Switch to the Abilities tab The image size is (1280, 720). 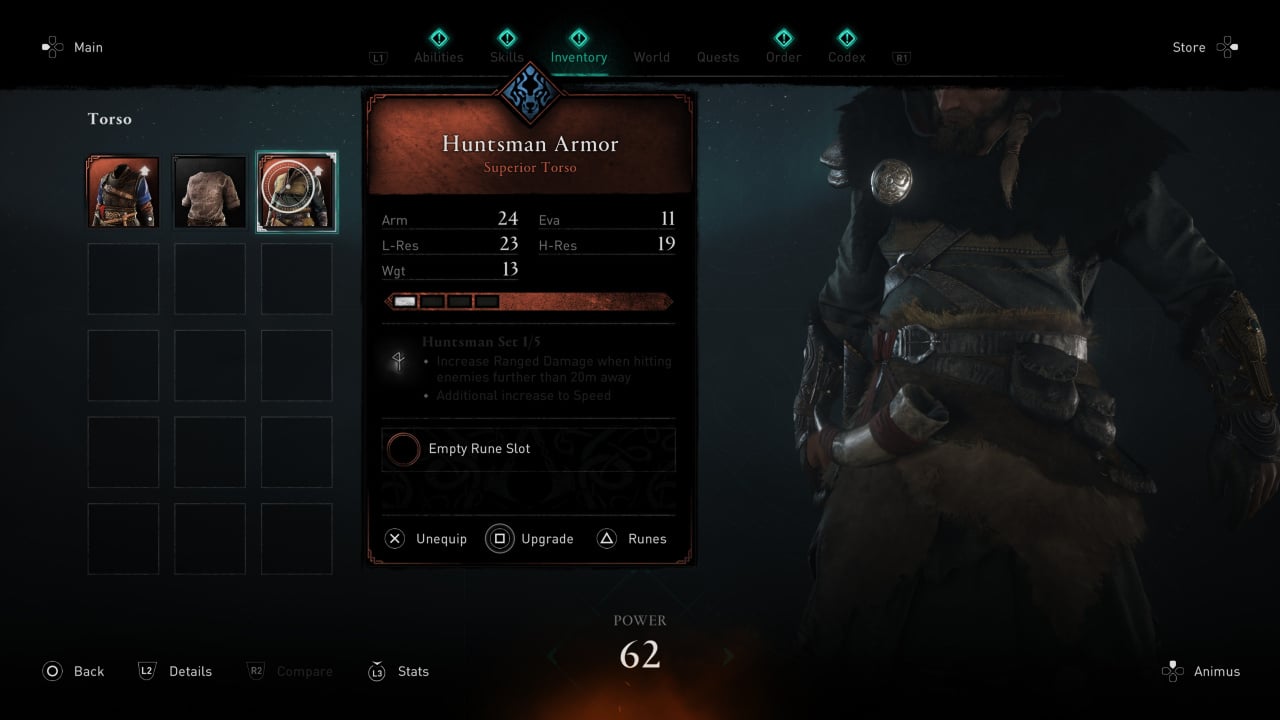(439, 57)
